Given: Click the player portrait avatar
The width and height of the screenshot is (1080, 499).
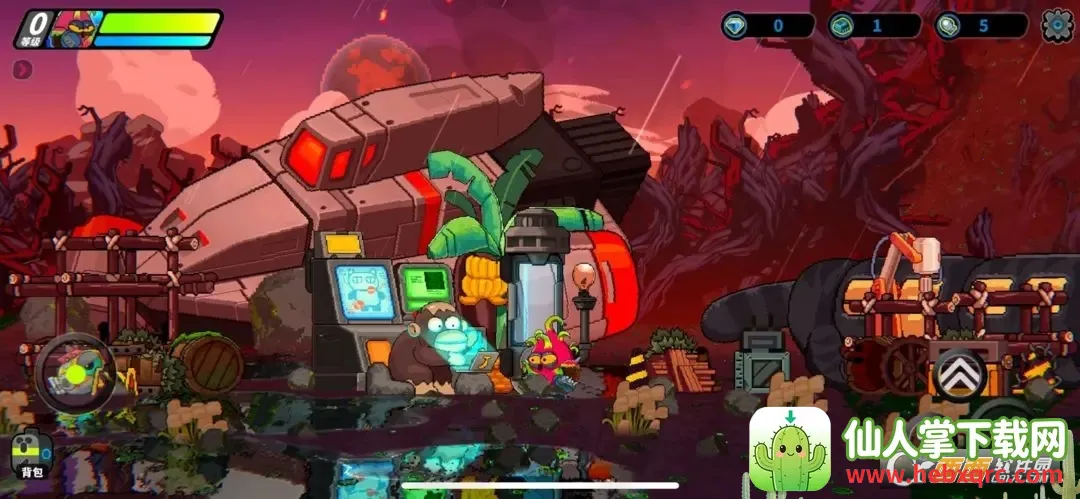Looking at the screenshot, I should click(x=72, y=29).
